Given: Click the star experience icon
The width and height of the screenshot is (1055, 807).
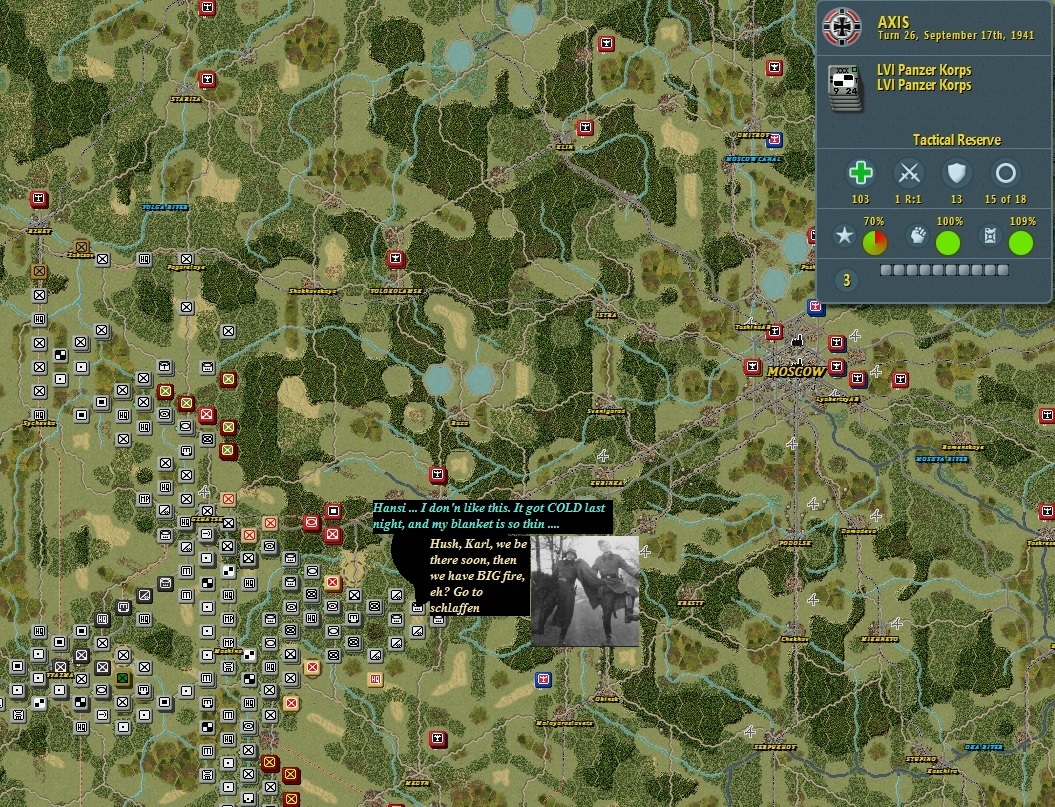Looking at the screenshot, I should (846, 238).
